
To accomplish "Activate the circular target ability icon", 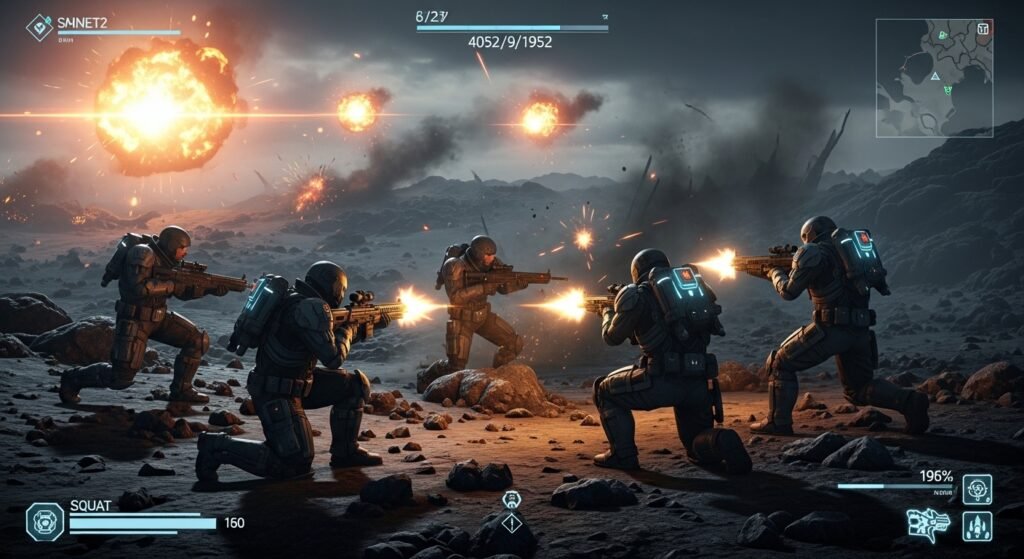I will (x=977, y=489).
